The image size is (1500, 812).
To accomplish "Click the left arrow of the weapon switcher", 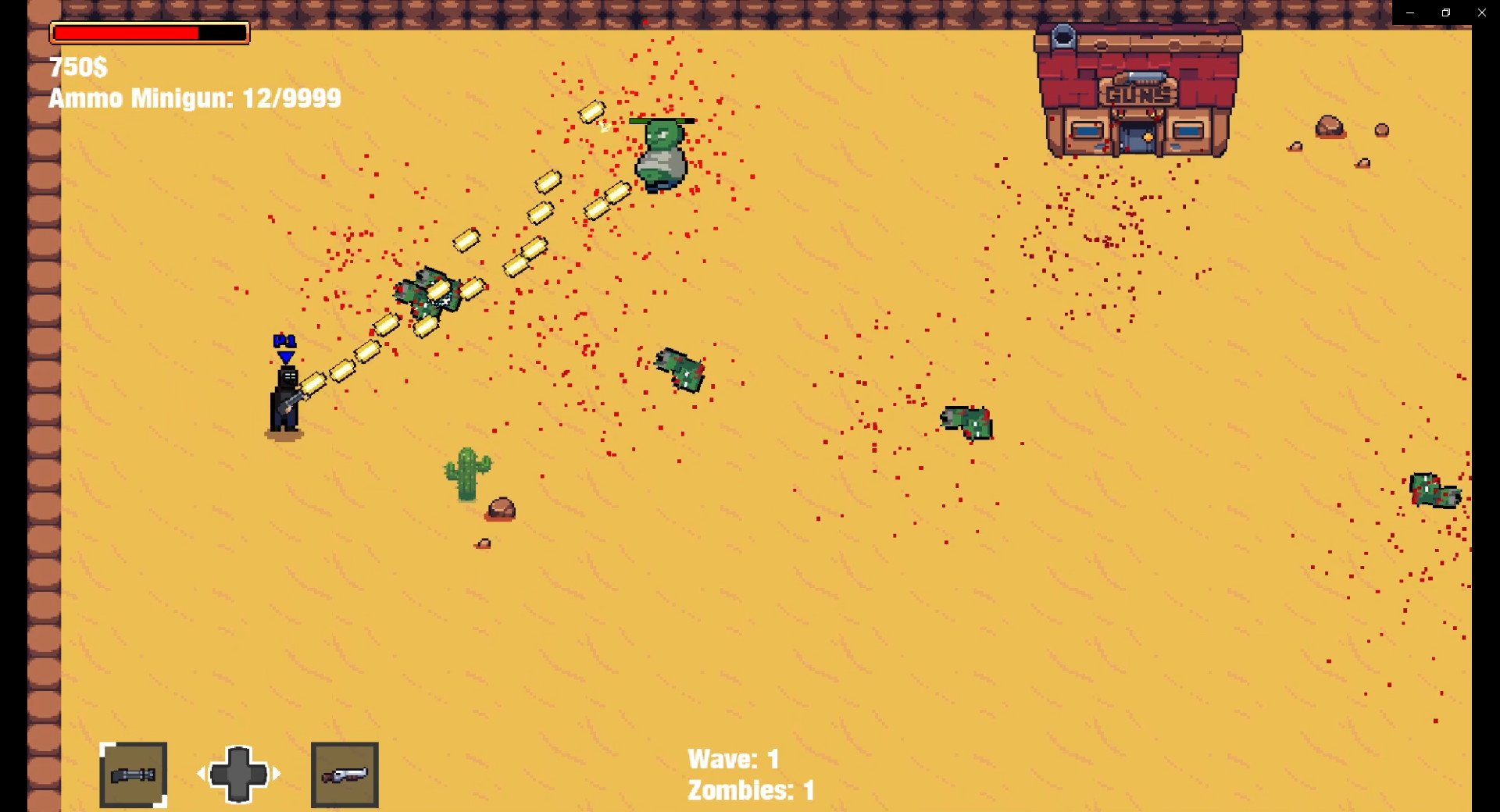I will pyautogui.click(x=202, y=774).
